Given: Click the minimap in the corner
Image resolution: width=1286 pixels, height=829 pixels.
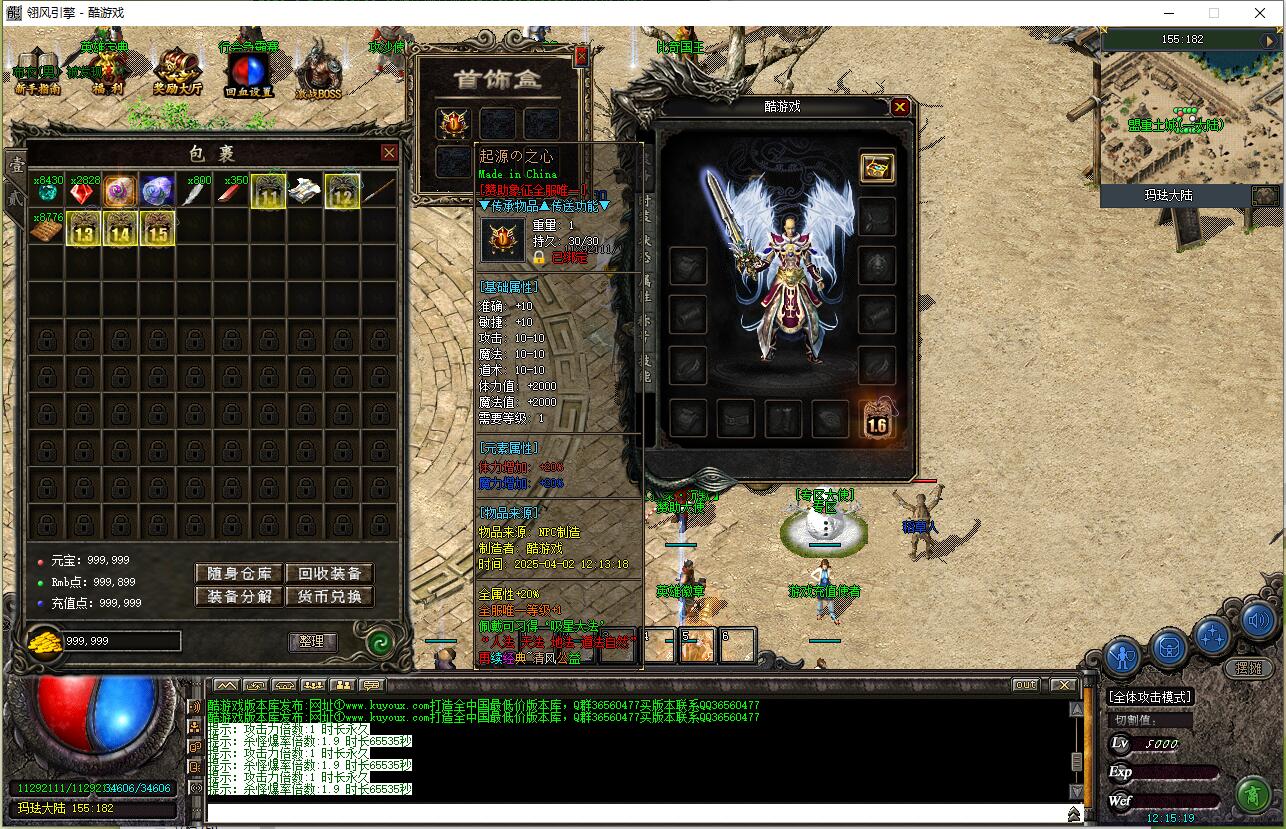Looking at the screenshot, I should point(1189,118).
